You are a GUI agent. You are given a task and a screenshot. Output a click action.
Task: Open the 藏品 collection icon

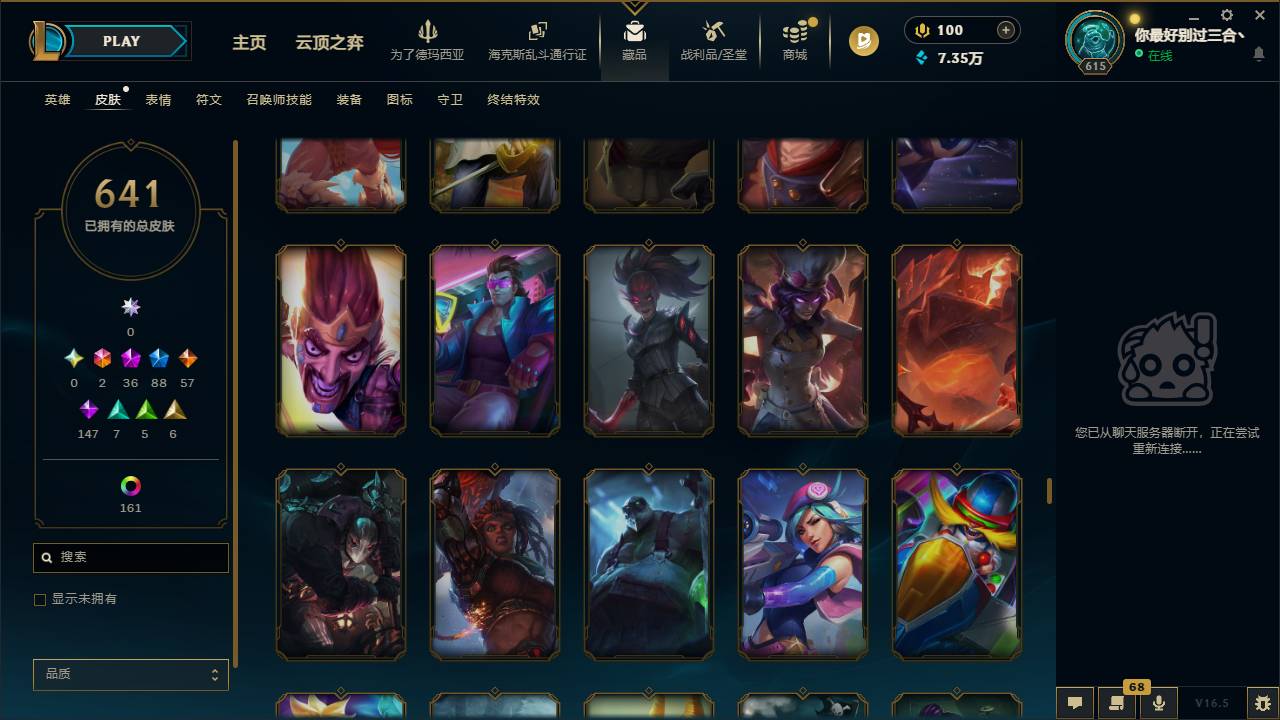[x=634, y=40]
